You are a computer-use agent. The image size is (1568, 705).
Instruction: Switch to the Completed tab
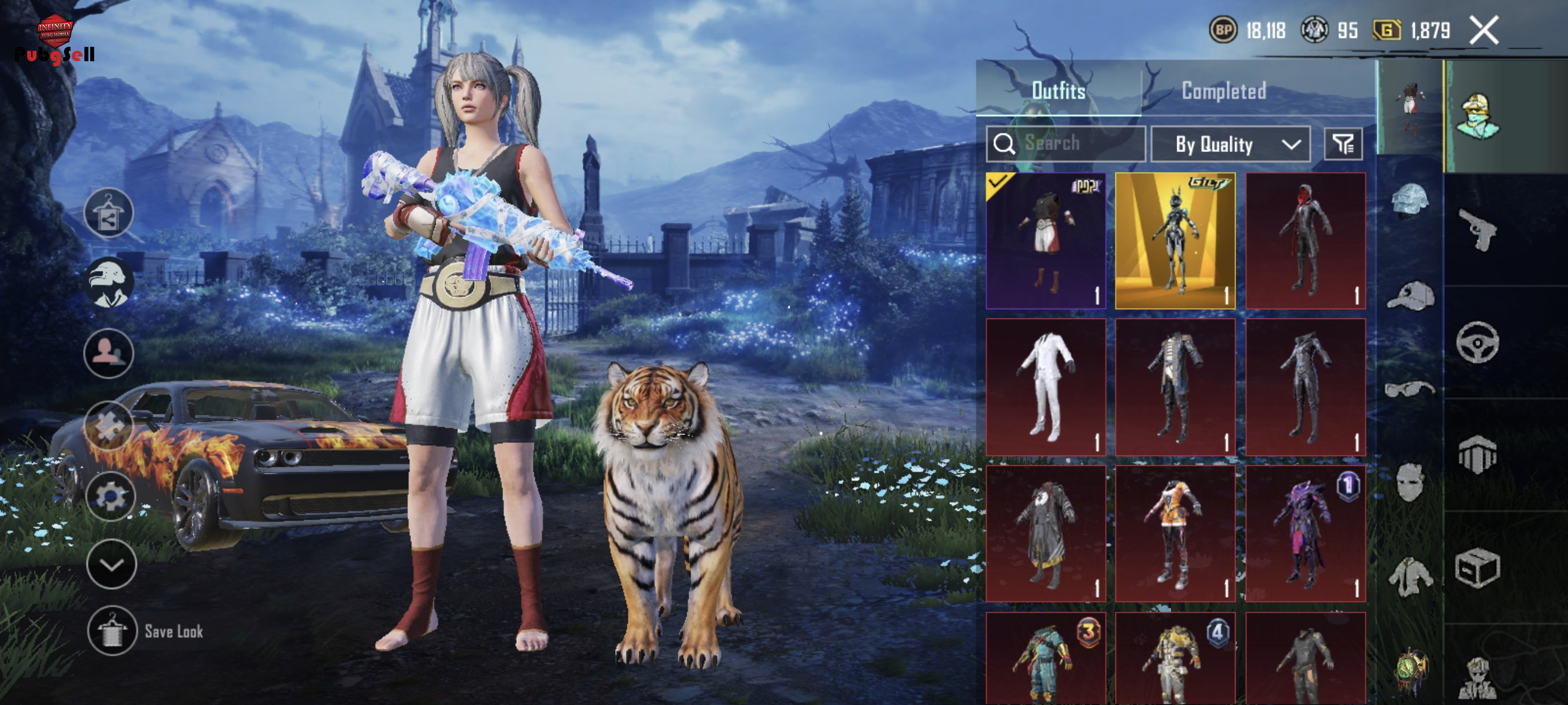(x=1223, y=91)
